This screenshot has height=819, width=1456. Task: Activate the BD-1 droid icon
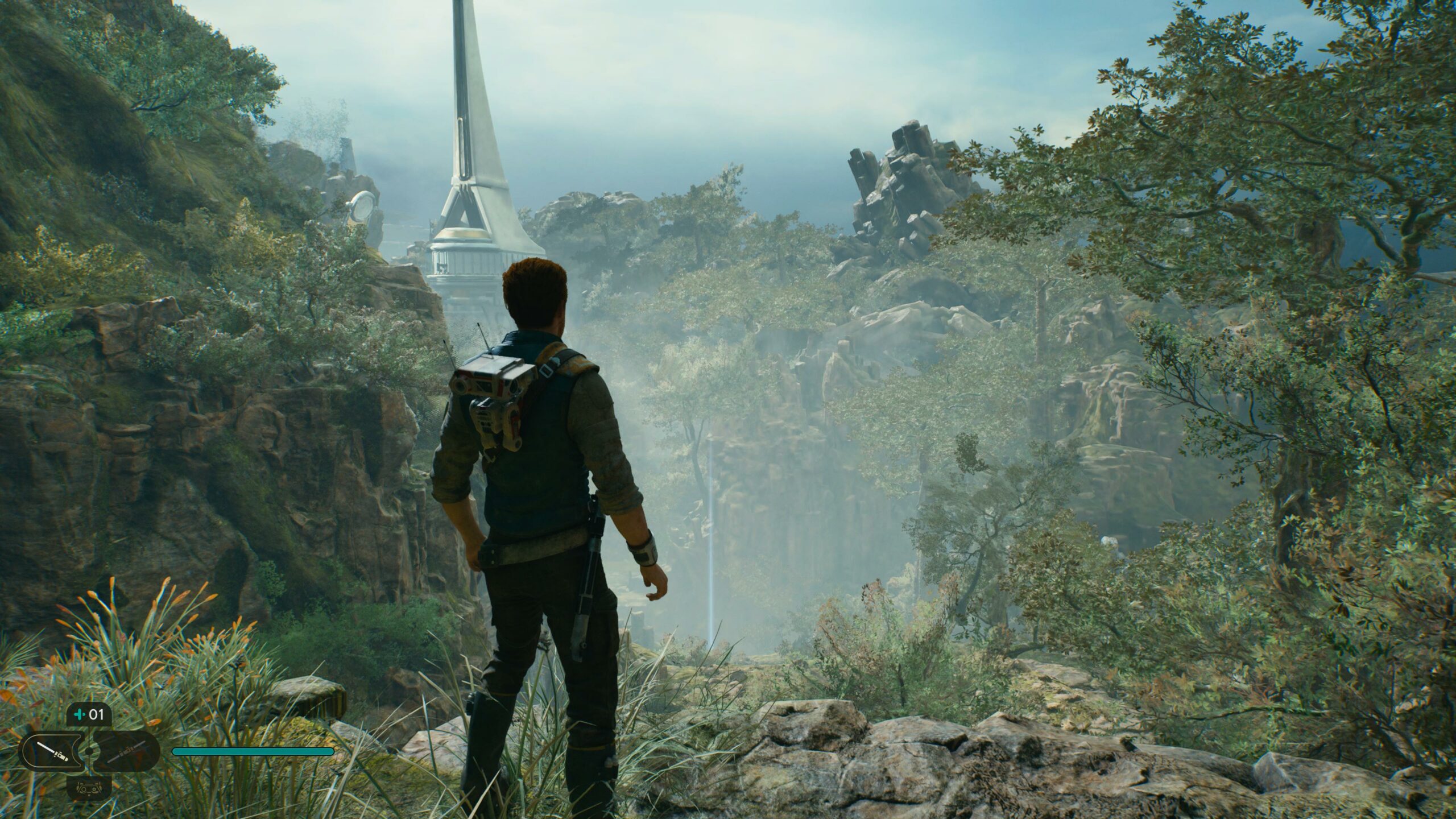89,787
